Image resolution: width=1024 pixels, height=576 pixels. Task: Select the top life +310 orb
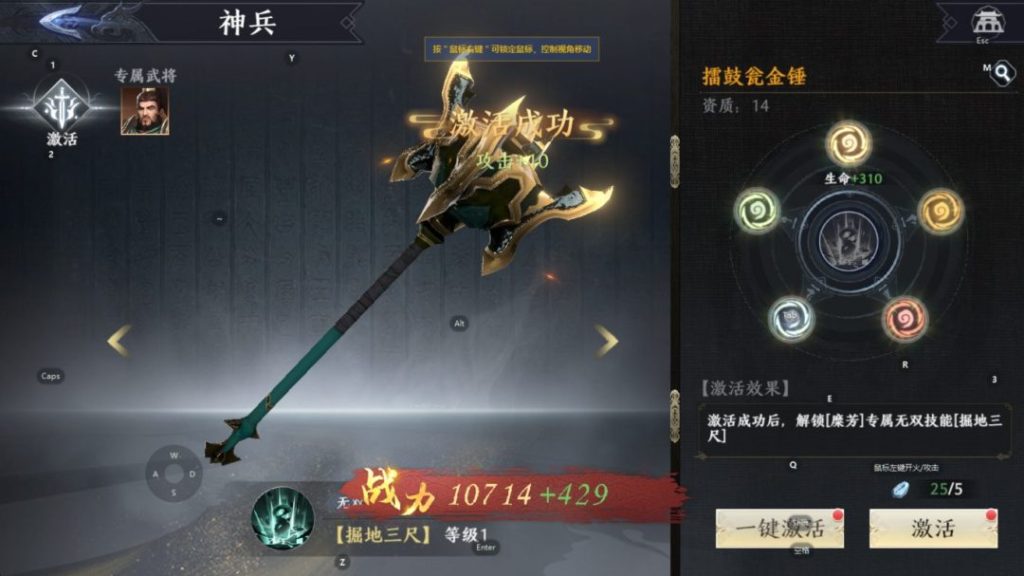[849, 144]
